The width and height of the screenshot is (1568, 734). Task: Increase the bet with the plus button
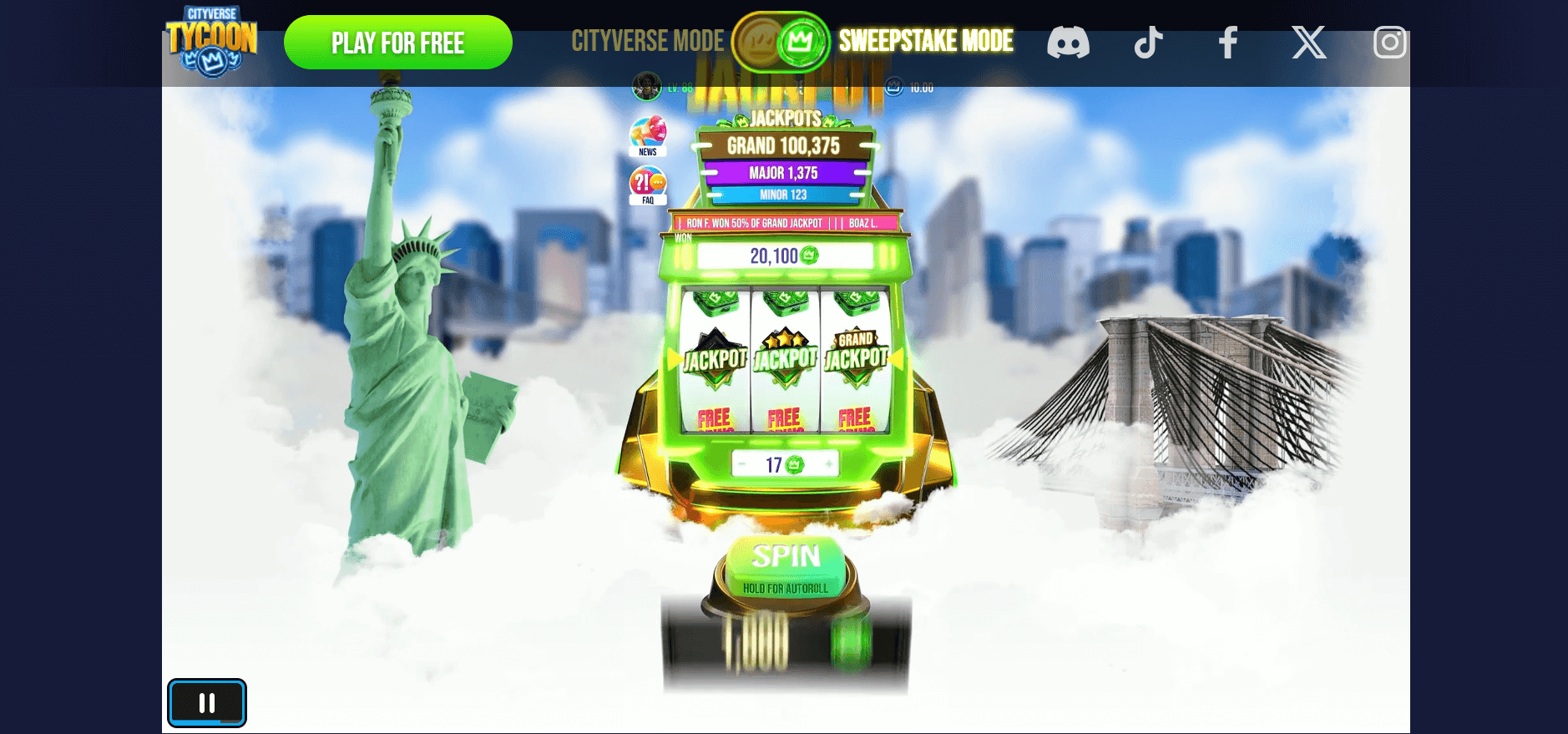(829, 464)
